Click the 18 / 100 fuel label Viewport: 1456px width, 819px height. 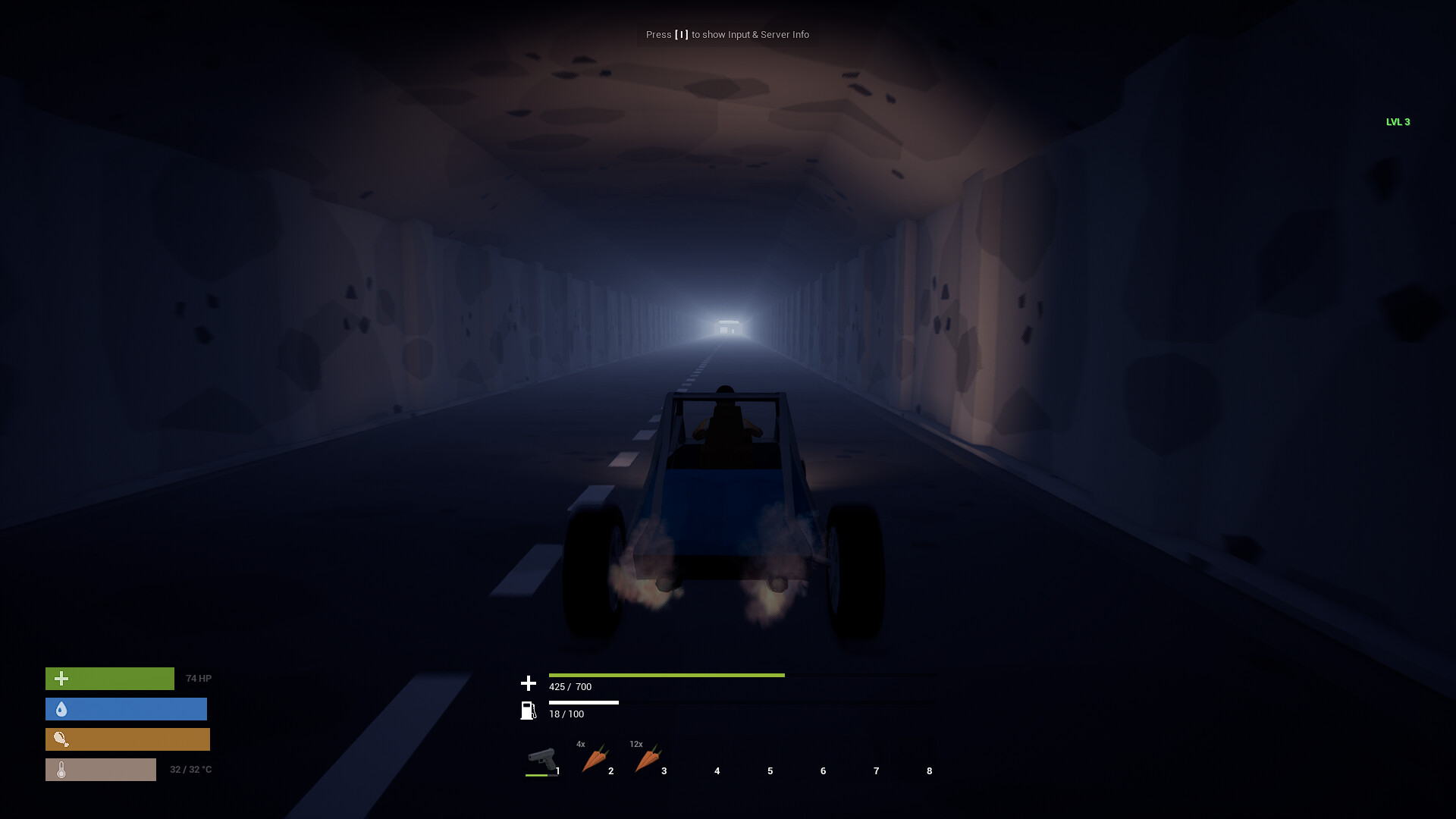click(566, 714)
